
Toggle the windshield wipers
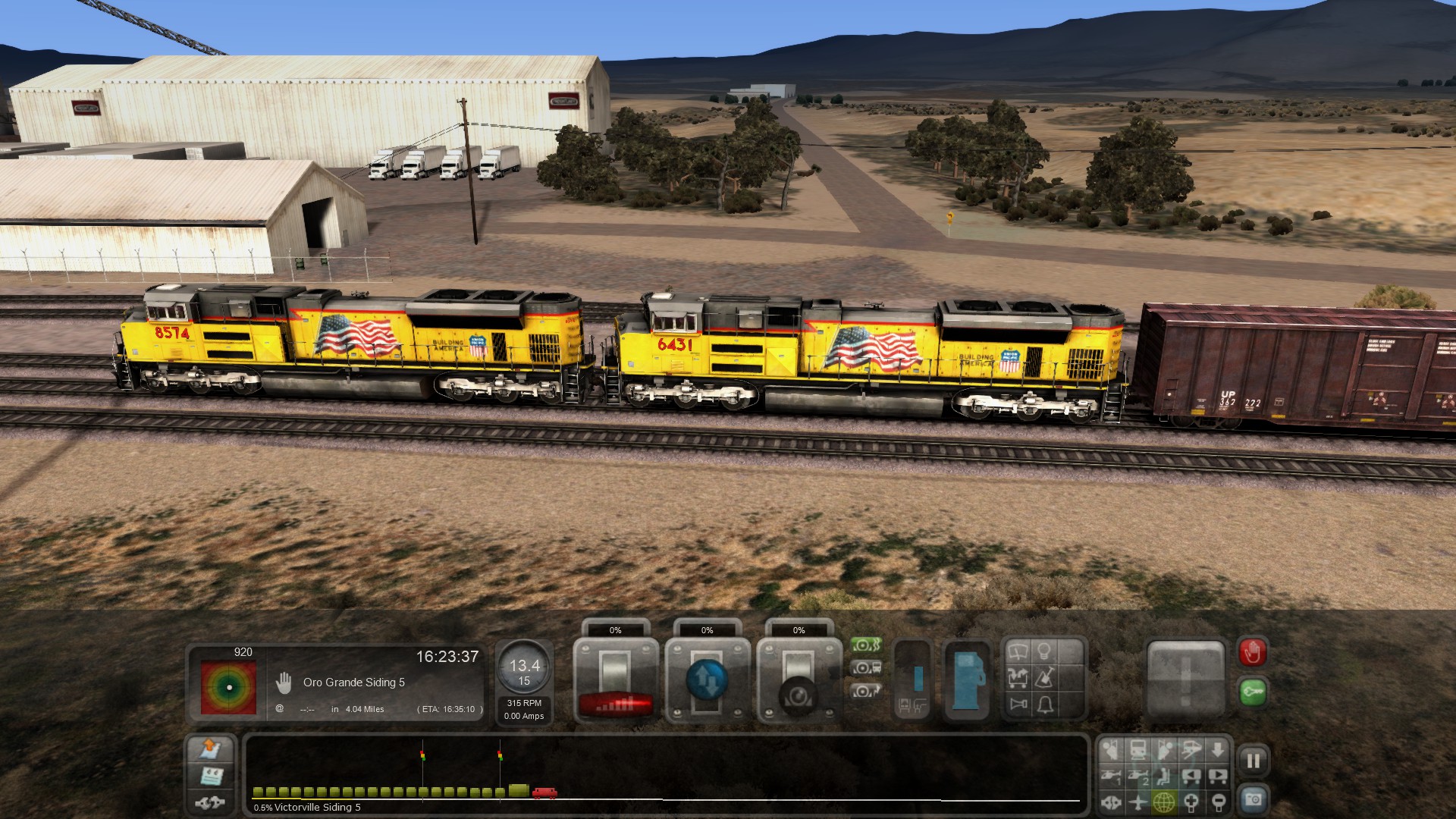[1018, 652]
